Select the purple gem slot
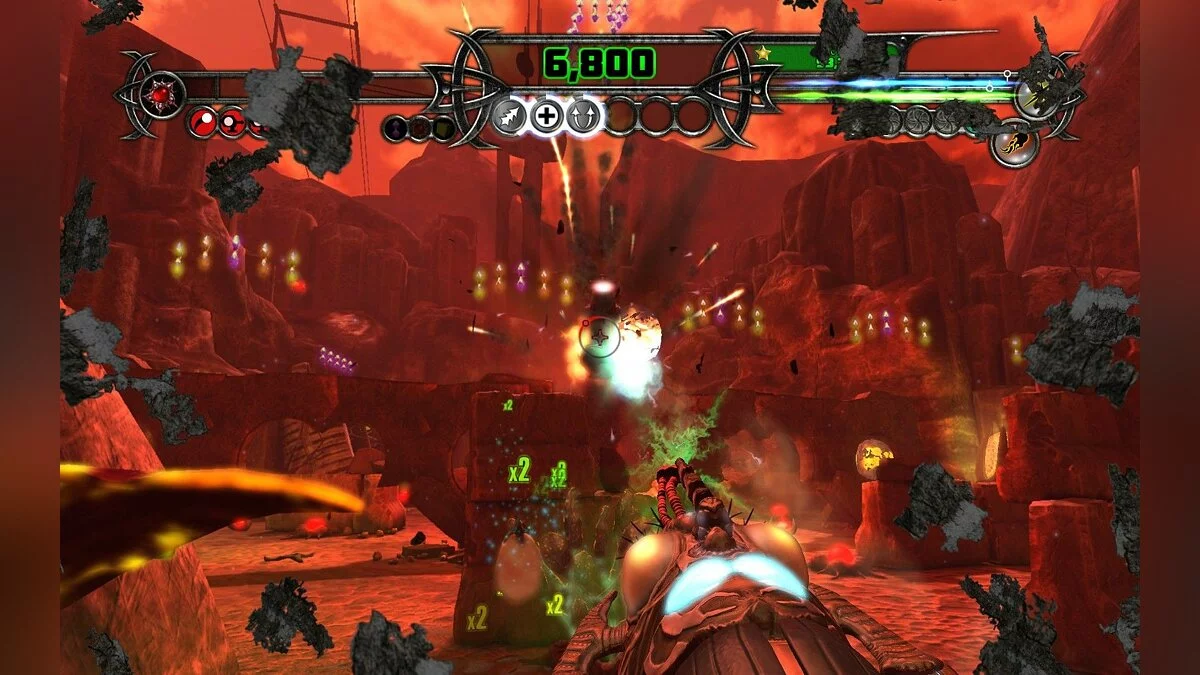The width and height of the screenshot is (1200, 675). tap(397, 129)
